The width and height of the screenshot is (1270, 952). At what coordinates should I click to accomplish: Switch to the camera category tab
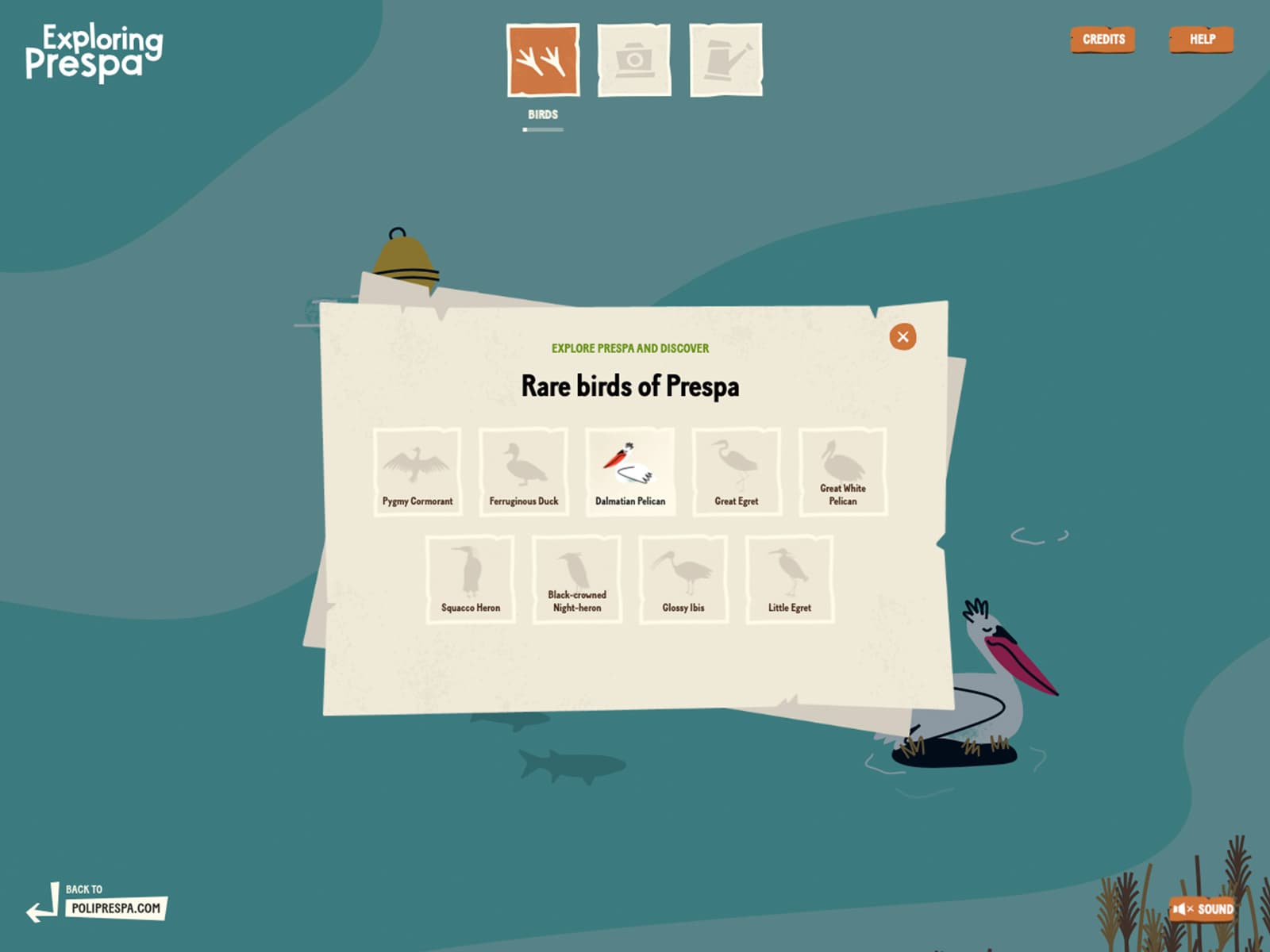click(633, 60)
